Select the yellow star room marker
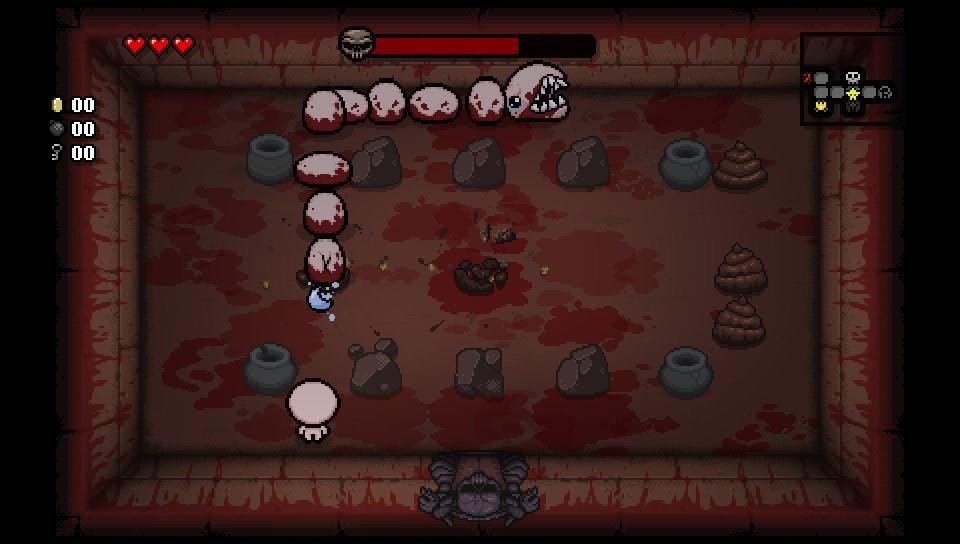960x544 pixels. click(853, 93)
